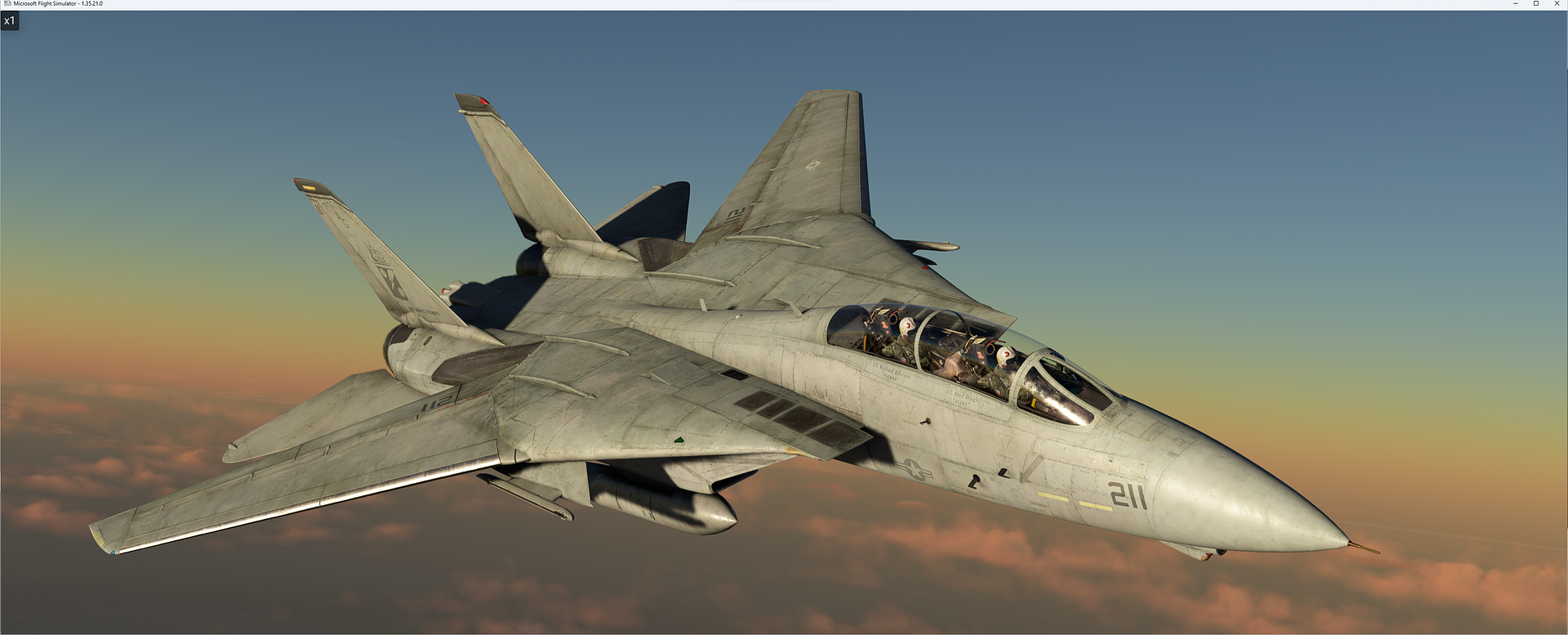The image size is (1568, 635).
Task: Click the U.S. star insignia on fuselage
Action: click(914, 471)
